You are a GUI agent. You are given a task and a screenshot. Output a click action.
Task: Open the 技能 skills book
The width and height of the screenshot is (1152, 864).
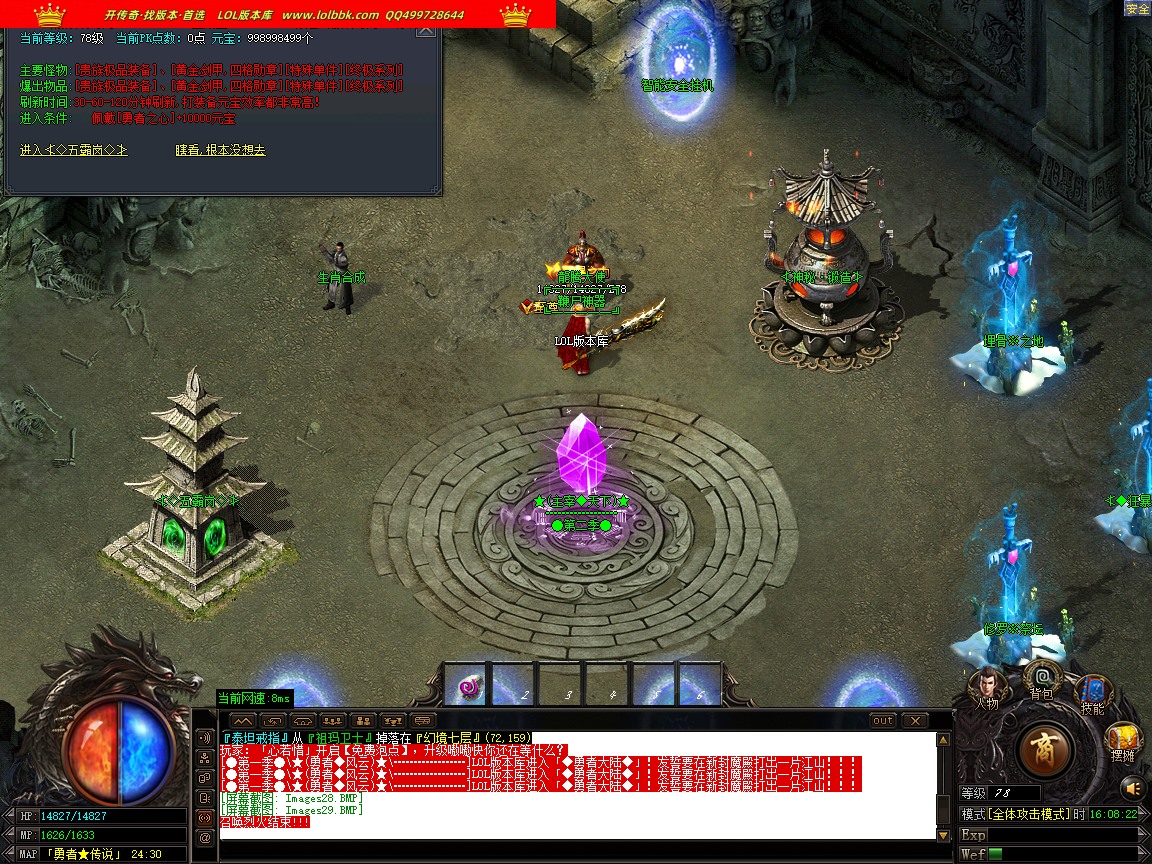pyautogui.click(x=1093, y=692)
